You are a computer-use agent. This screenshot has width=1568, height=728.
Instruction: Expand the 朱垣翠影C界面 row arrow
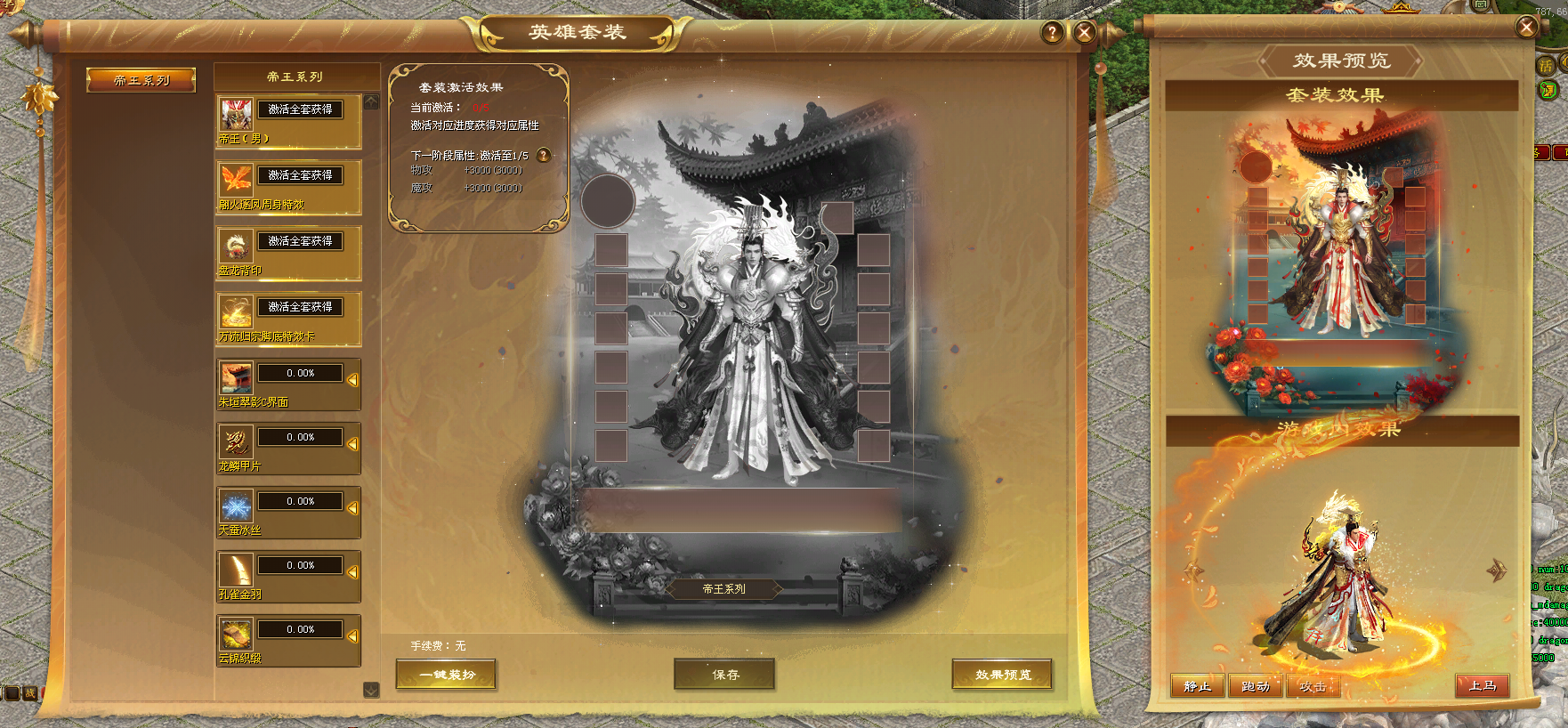352,380
